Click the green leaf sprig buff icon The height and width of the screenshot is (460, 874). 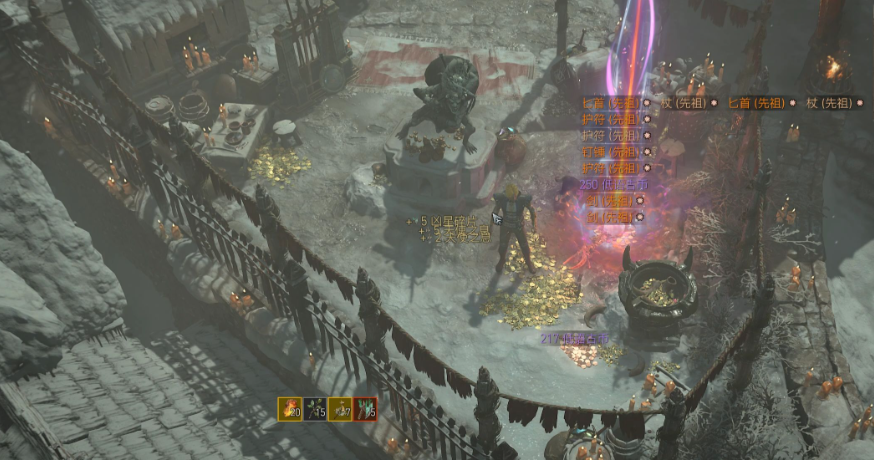click(x=315, y=409)
